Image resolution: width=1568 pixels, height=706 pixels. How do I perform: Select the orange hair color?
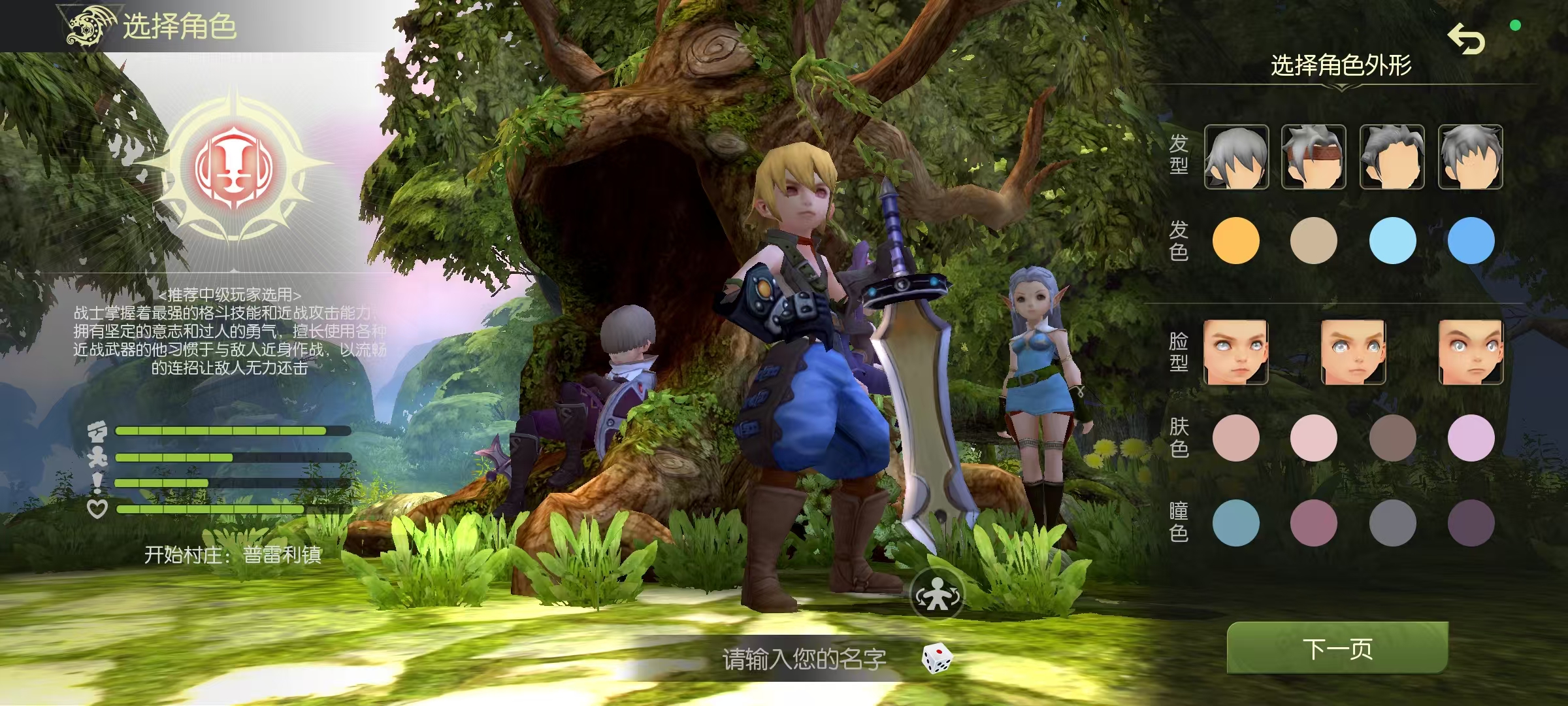coord(1235,241)
